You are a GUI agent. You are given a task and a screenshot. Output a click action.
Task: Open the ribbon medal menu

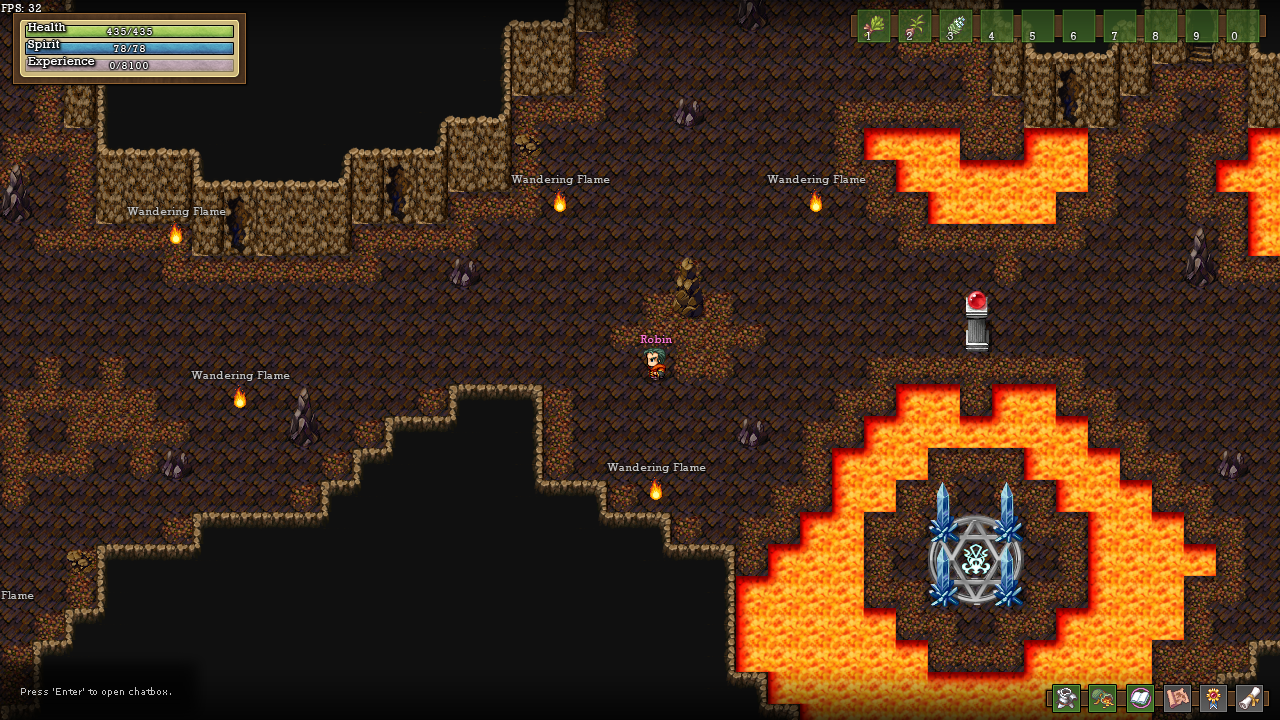pyautogui.click(x=1213, y=698)
